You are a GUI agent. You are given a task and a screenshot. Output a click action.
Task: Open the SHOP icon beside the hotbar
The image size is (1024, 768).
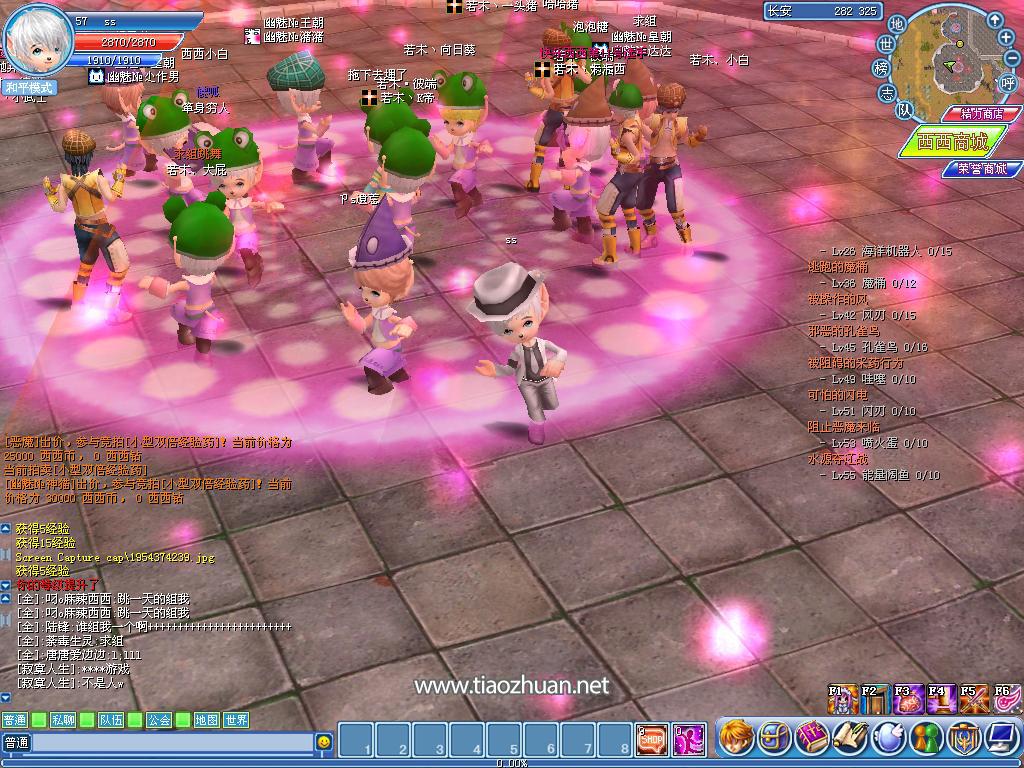pyautogui.click(x=652, y=739)
